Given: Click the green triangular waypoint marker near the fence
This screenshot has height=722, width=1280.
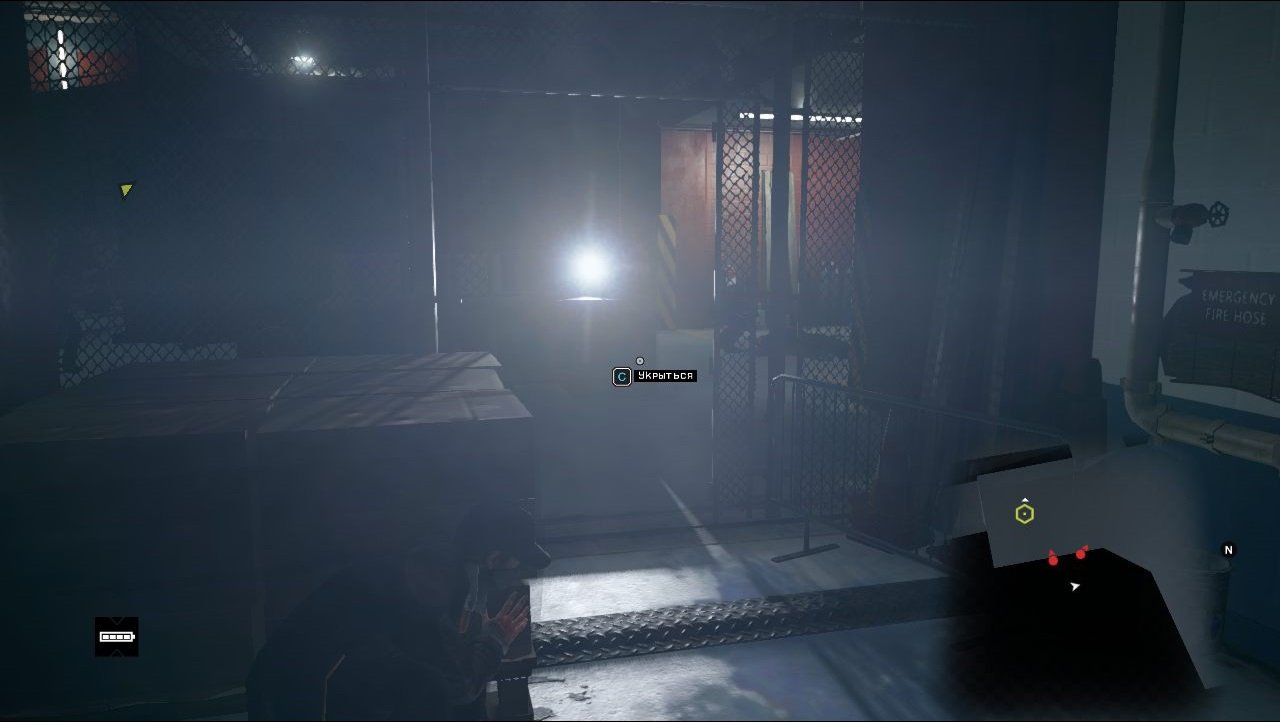Looking at the screenshot, I should coord(126,190).
